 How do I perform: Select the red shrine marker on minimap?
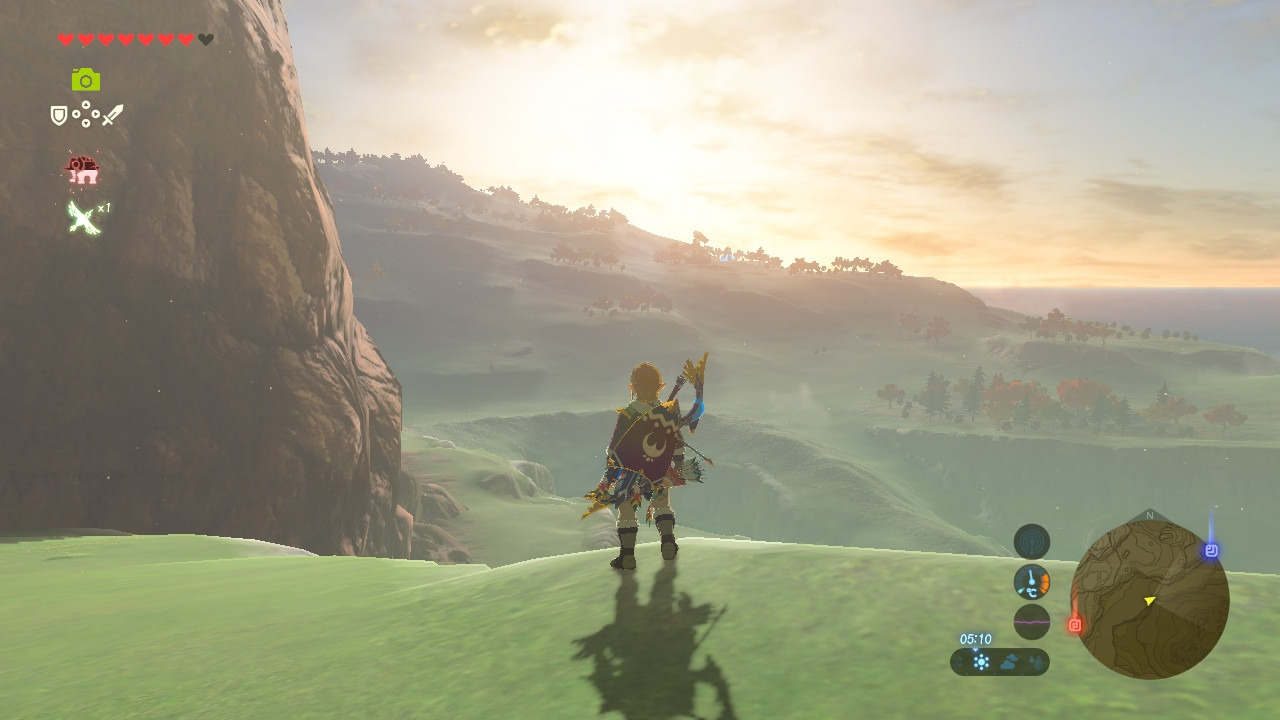click(1076, 625)
